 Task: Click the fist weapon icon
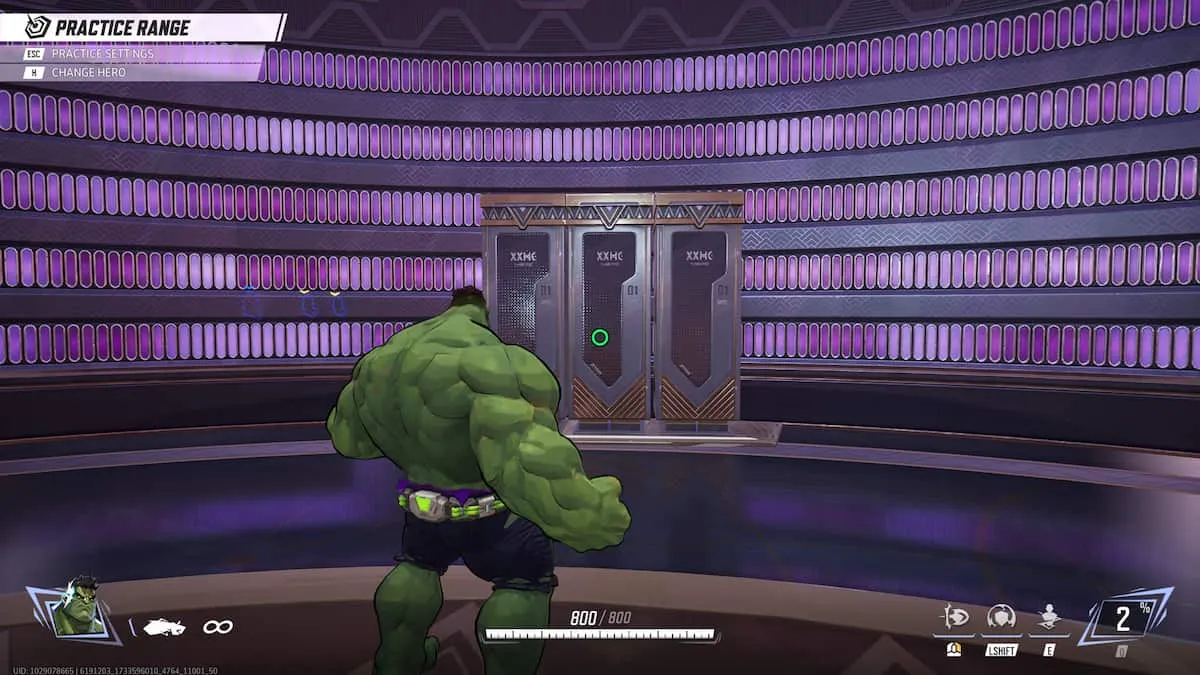click(164, 627)
